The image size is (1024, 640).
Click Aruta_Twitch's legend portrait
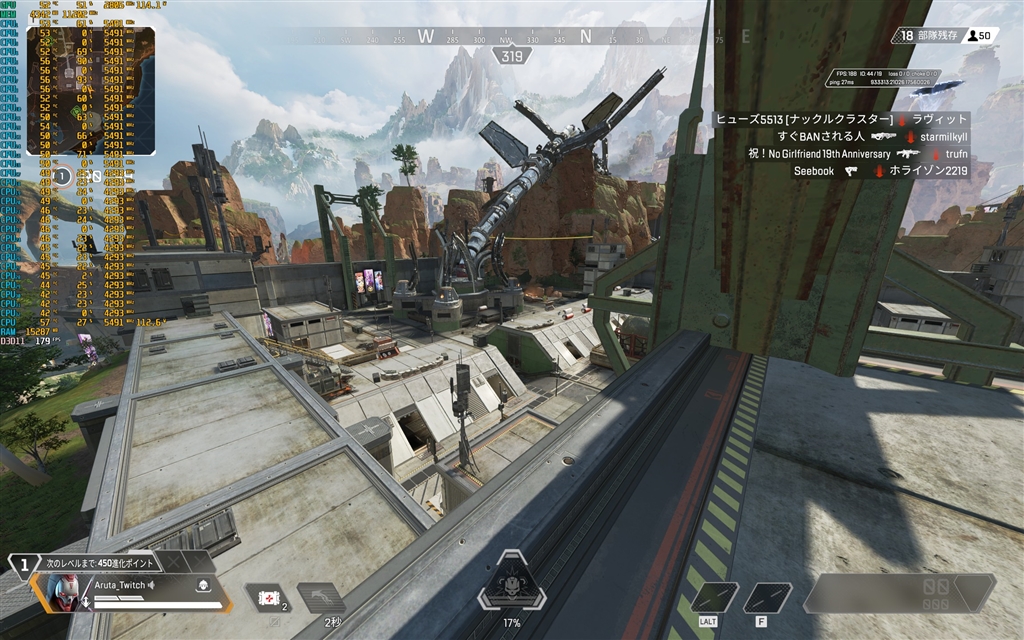(62, 593)
